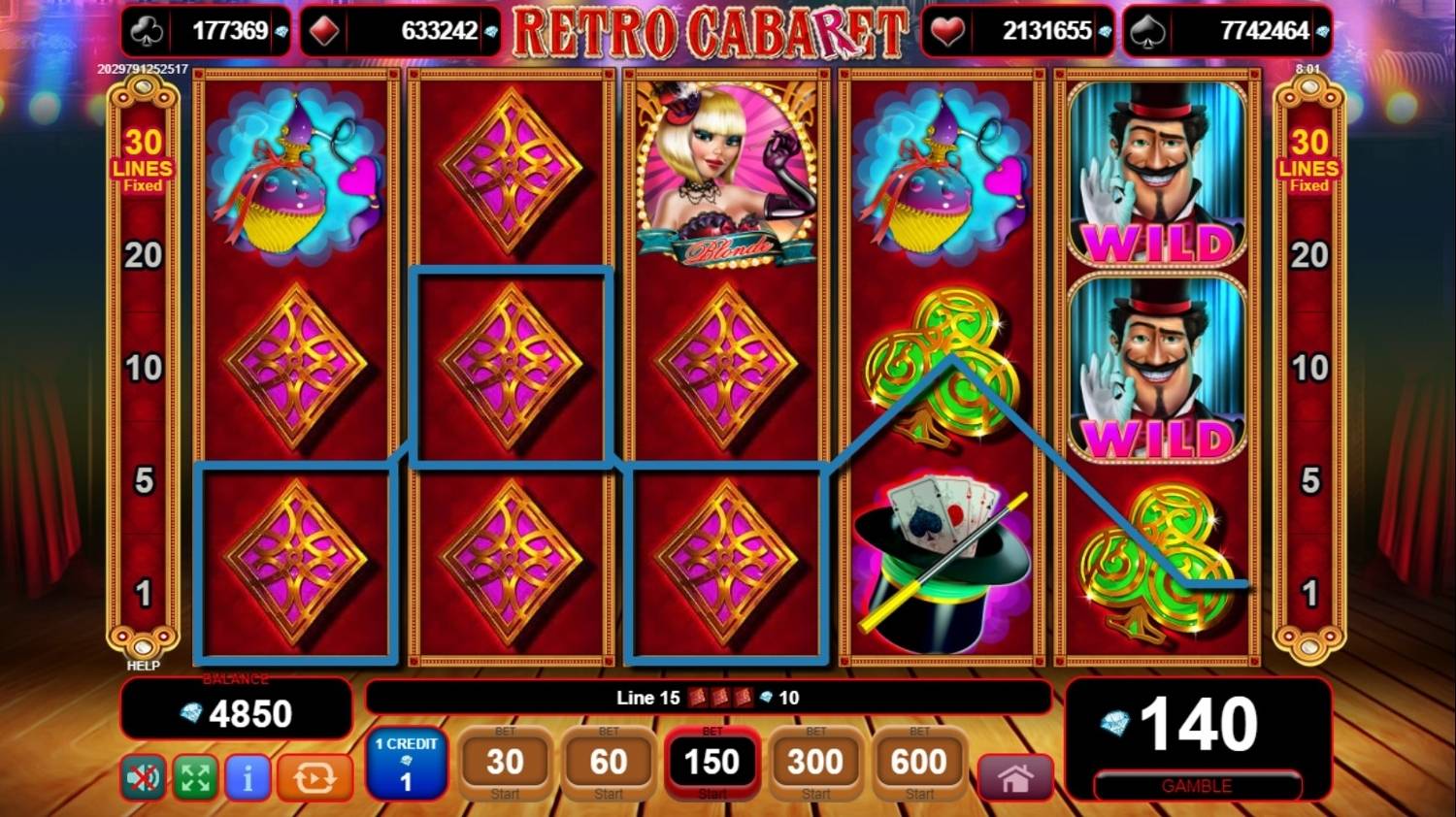Open the 1 CREDIT denomination selector
This screenshot has width=1456, height=817.
pyautogui.click(x=406, y=766)
